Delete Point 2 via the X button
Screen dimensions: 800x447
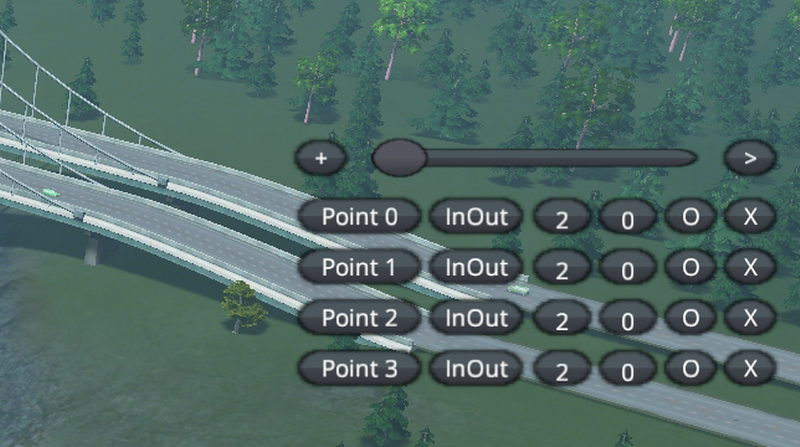(x=751, y=318)
